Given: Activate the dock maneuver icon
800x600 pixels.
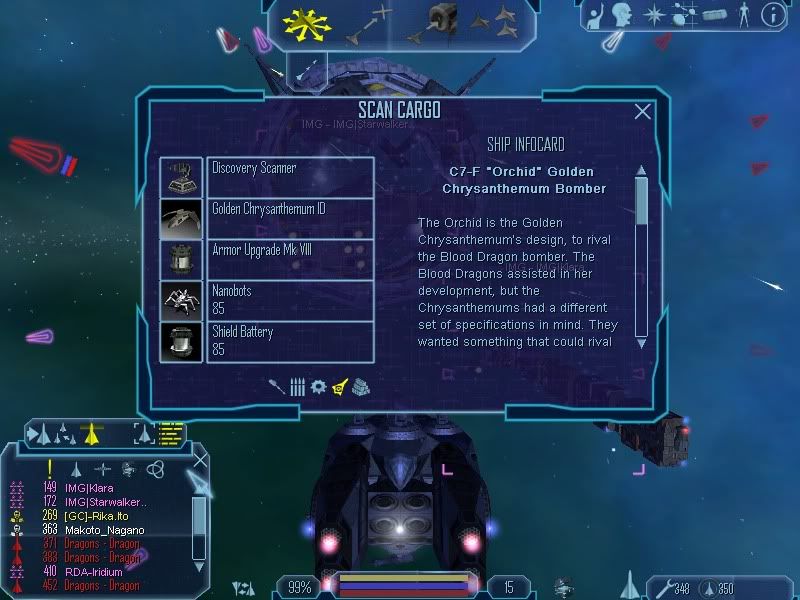Looking at the screenshot, I should pos(437,22).
